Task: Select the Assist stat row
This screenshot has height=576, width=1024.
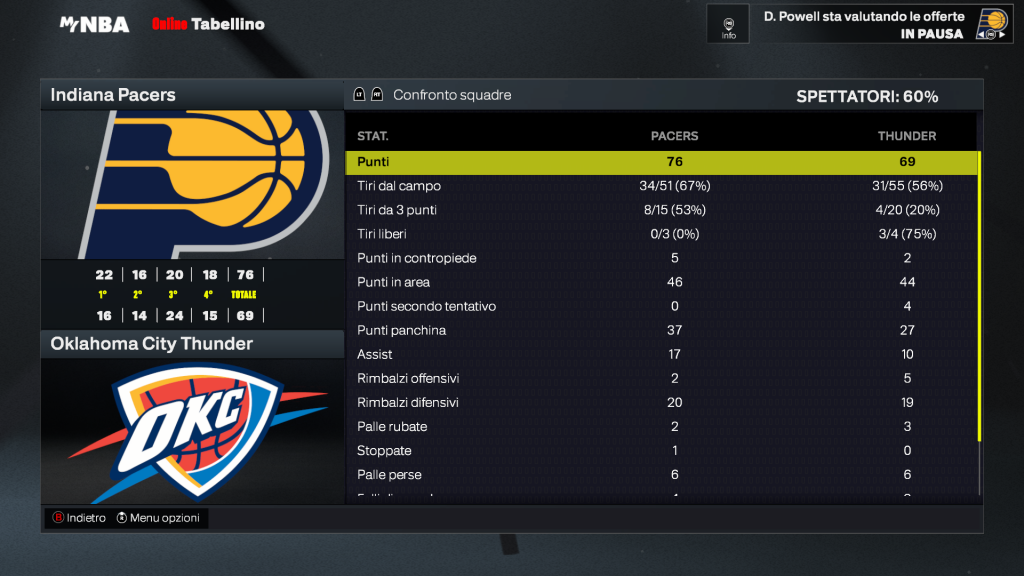Action: [x=660, y=354]
